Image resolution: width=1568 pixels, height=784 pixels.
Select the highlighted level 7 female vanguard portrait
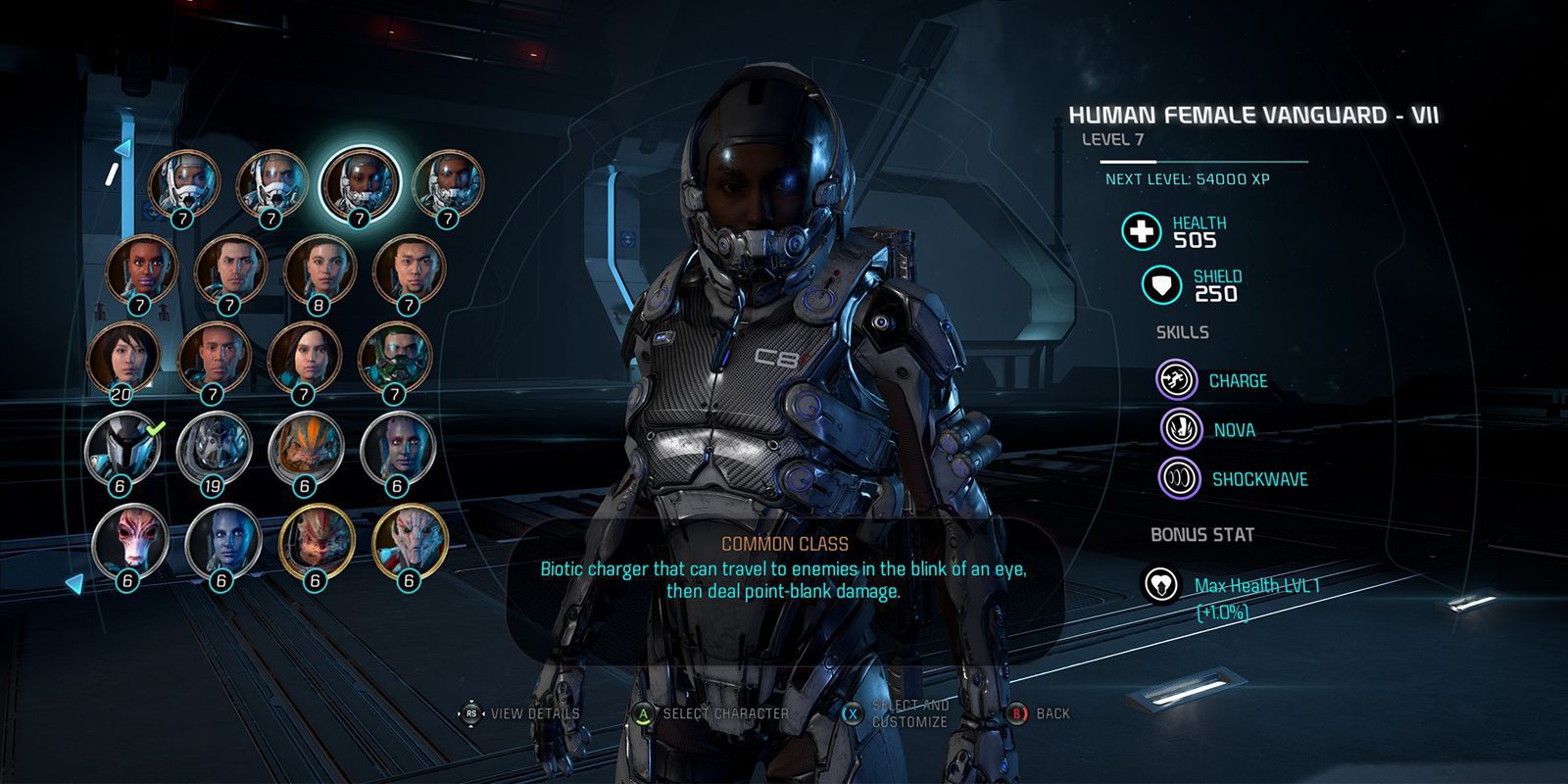tap(361, 182)
